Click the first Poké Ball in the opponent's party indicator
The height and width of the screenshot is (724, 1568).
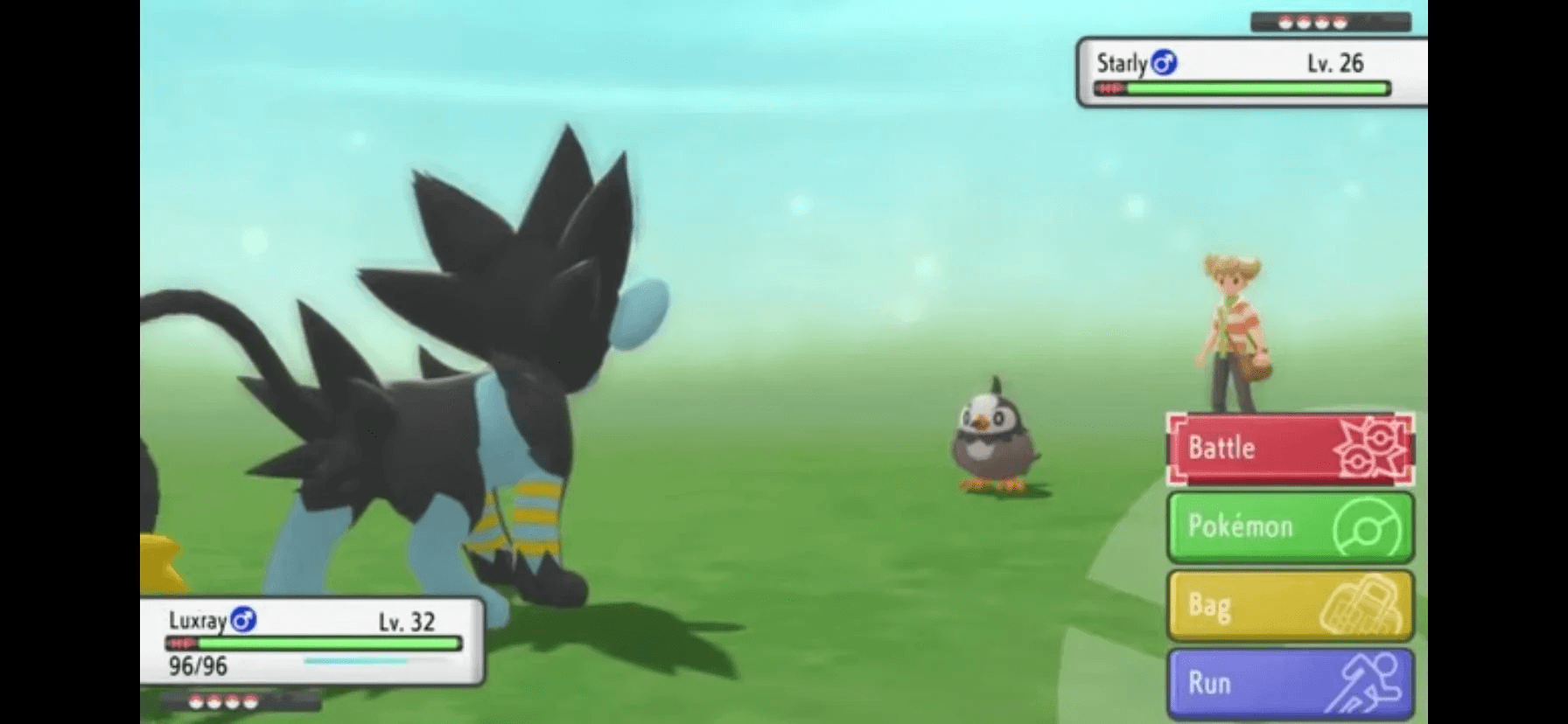pyautogui.click(x=1286, y=22)
